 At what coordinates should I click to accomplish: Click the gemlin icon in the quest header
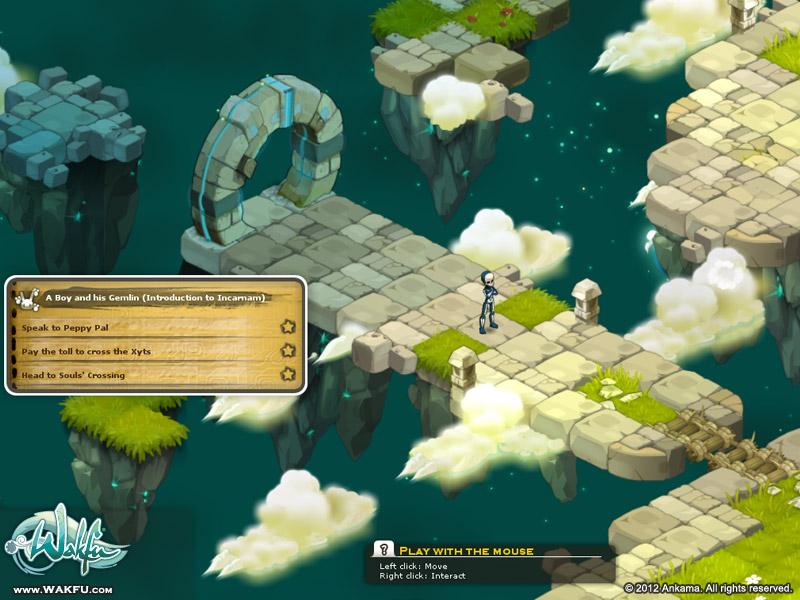[27, 296]
